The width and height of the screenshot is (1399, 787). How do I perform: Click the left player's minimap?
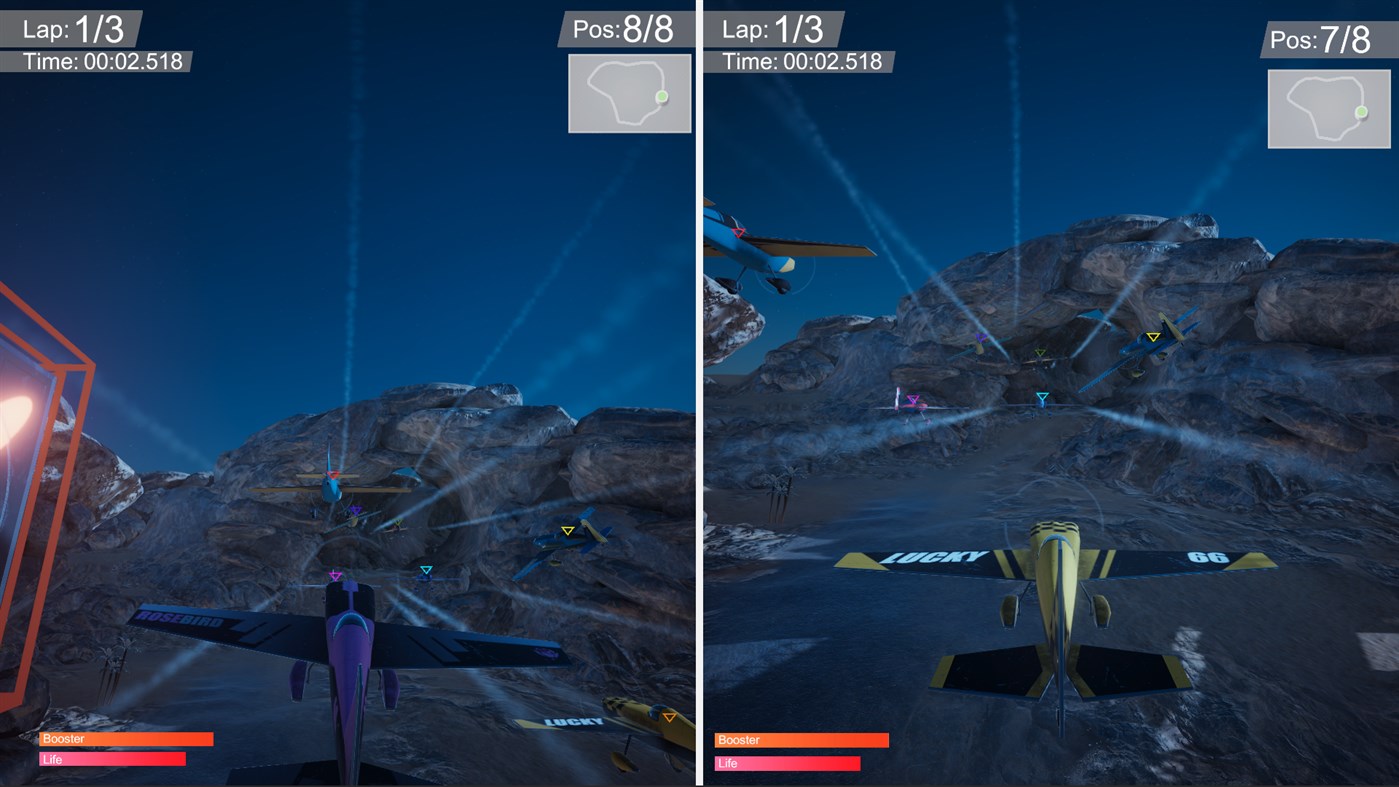coord(628,93)
